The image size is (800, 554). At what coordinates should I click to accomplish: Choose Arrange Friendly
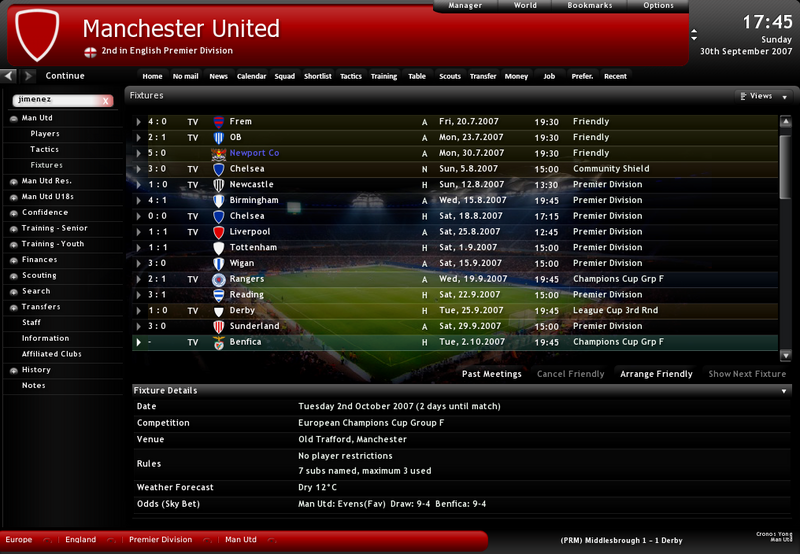coord(656,374)
